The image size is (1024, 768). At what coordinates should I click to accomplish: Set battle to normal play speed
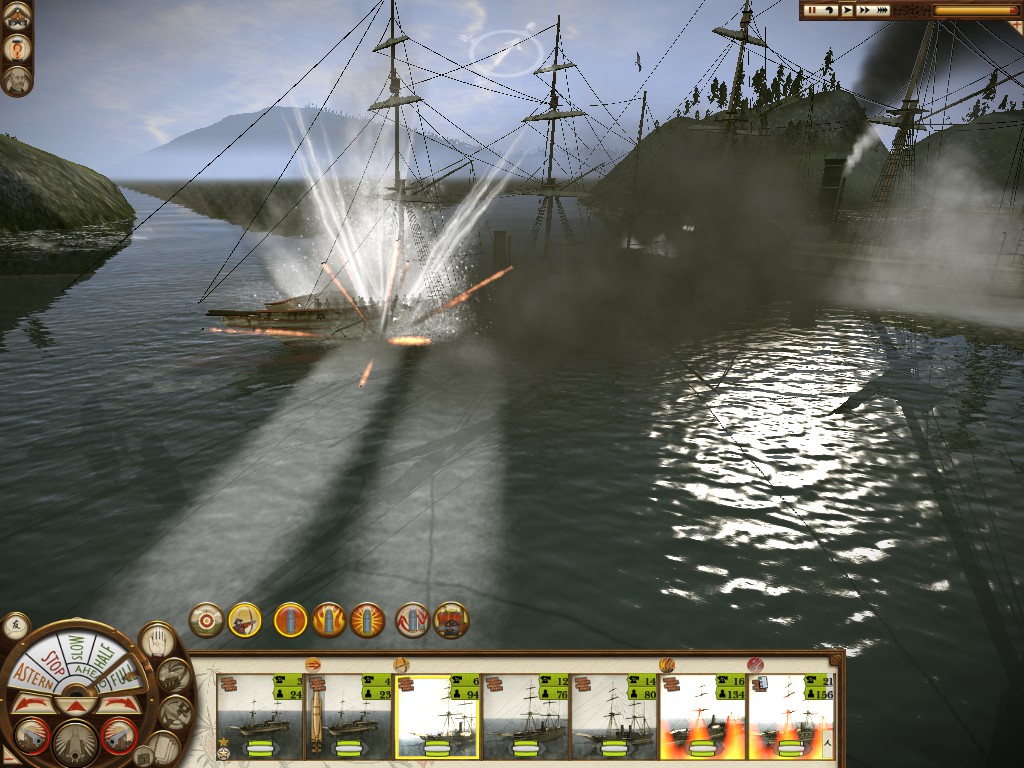point(847,10)
